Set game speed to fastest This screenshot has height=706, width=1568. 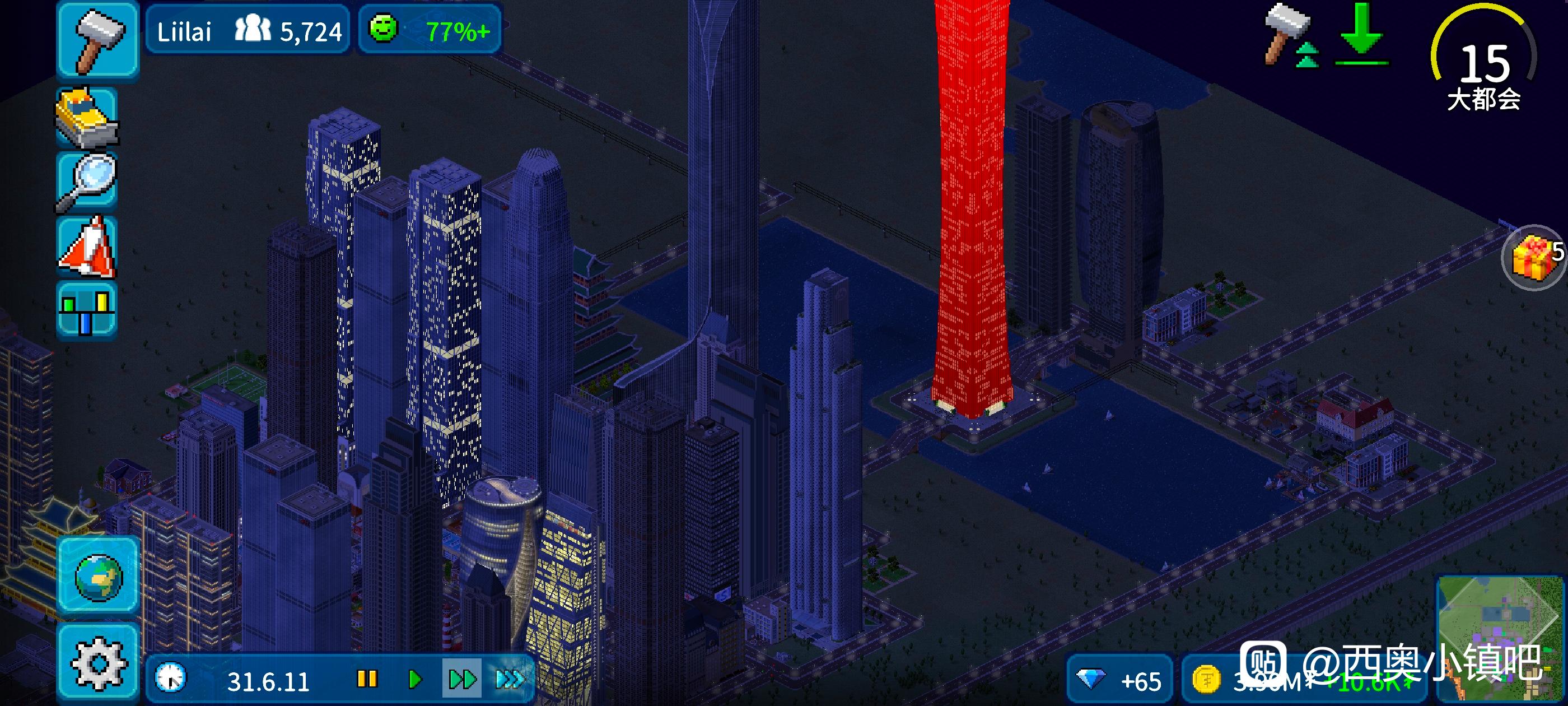pos(509,679)
